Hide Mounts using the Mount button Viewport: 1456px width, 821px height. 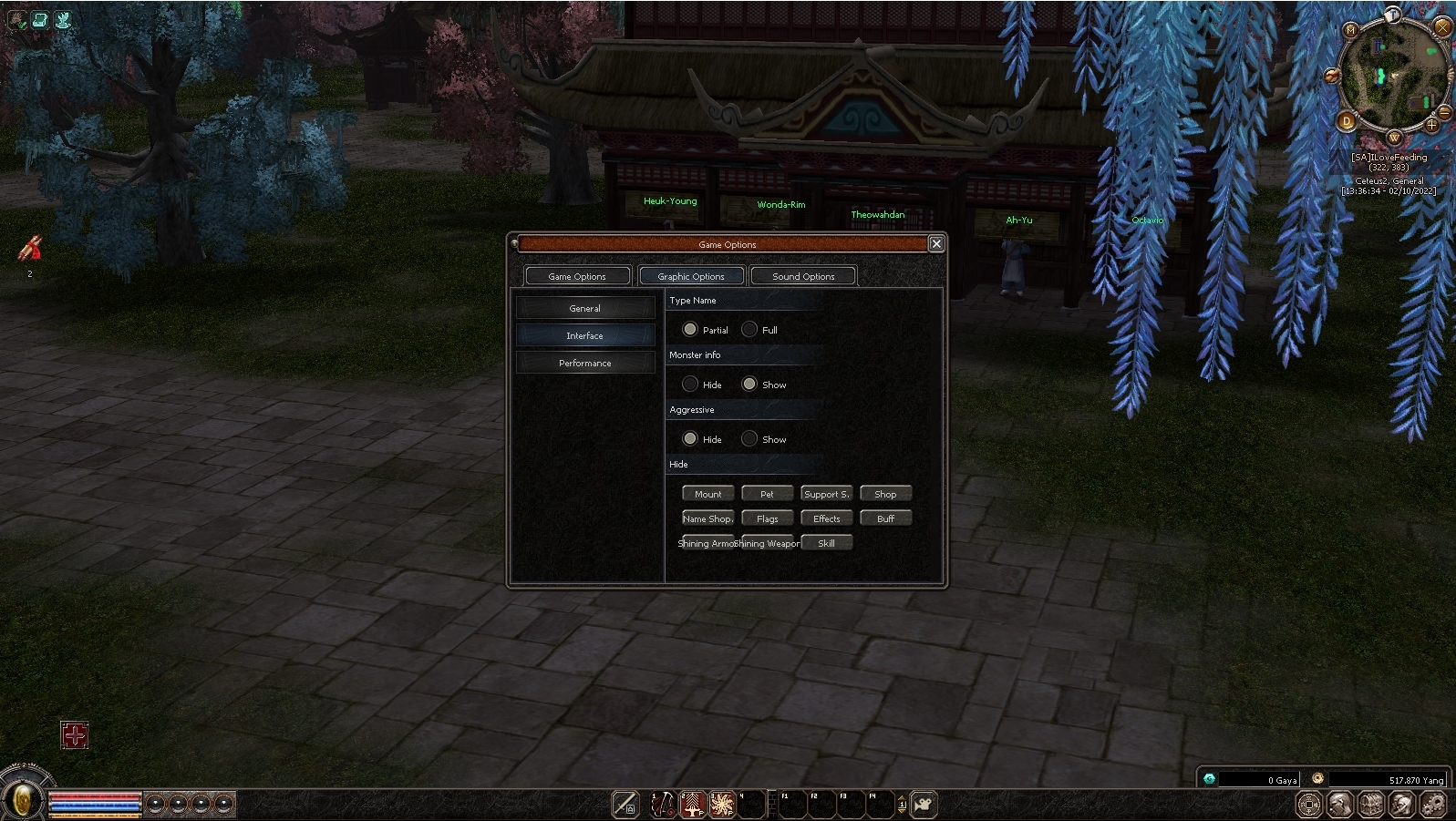click(707, 493)
